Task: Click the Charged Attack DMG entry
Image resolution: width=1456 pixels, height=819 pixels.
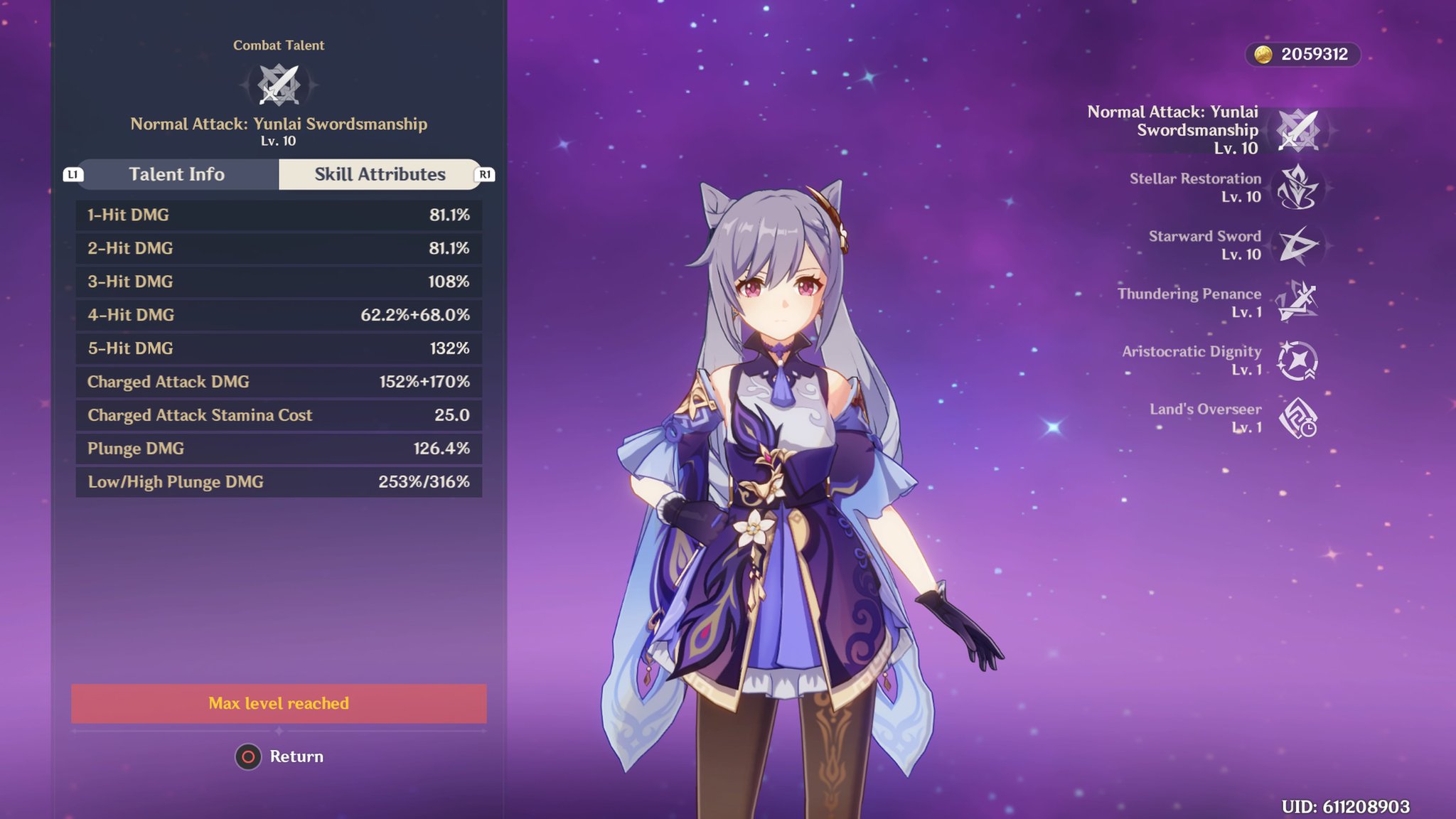Action: (279, 382)
